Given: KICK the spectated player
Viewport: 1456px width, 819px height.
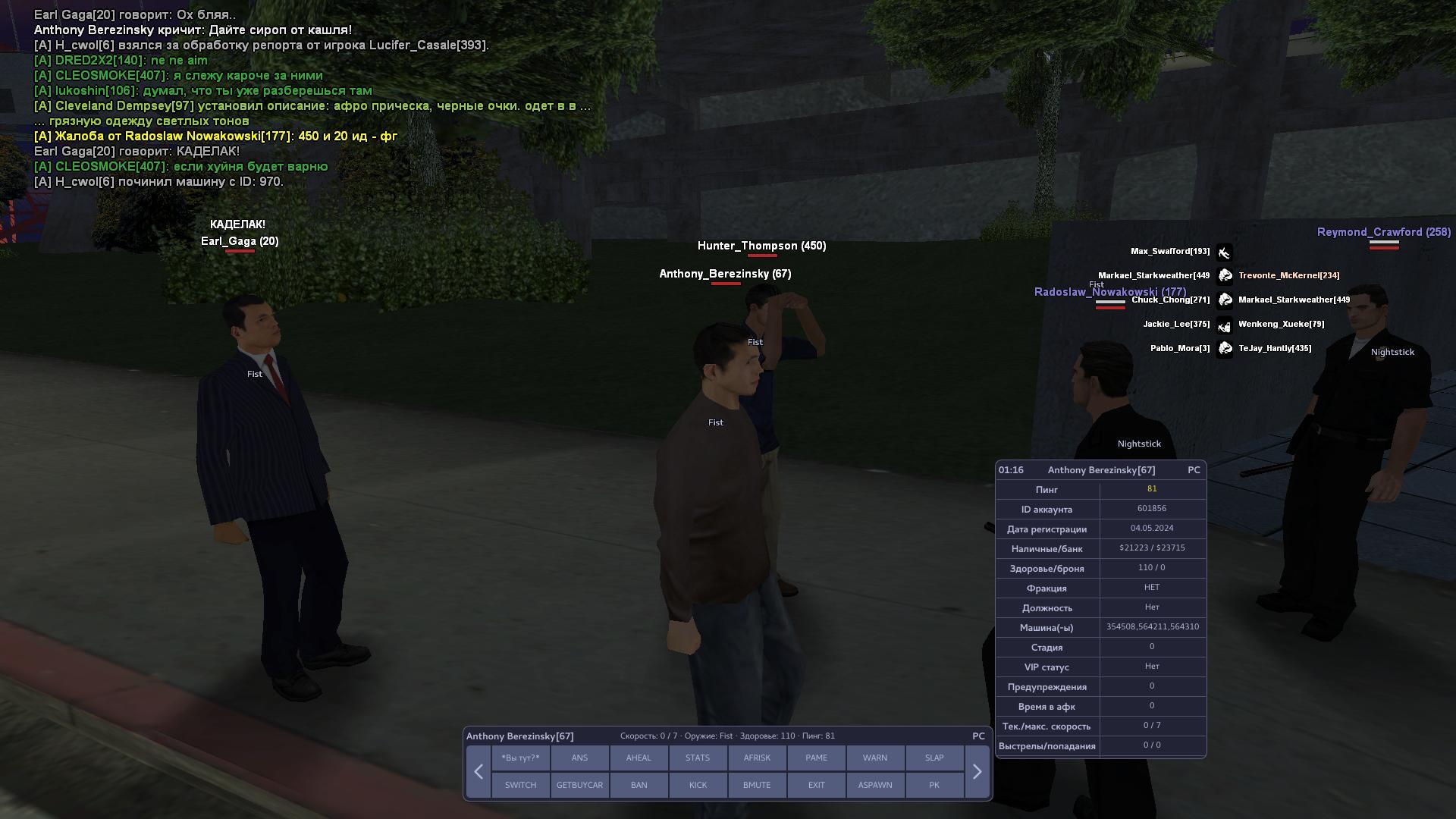Looking at the screenshot, I should [698, 785].
